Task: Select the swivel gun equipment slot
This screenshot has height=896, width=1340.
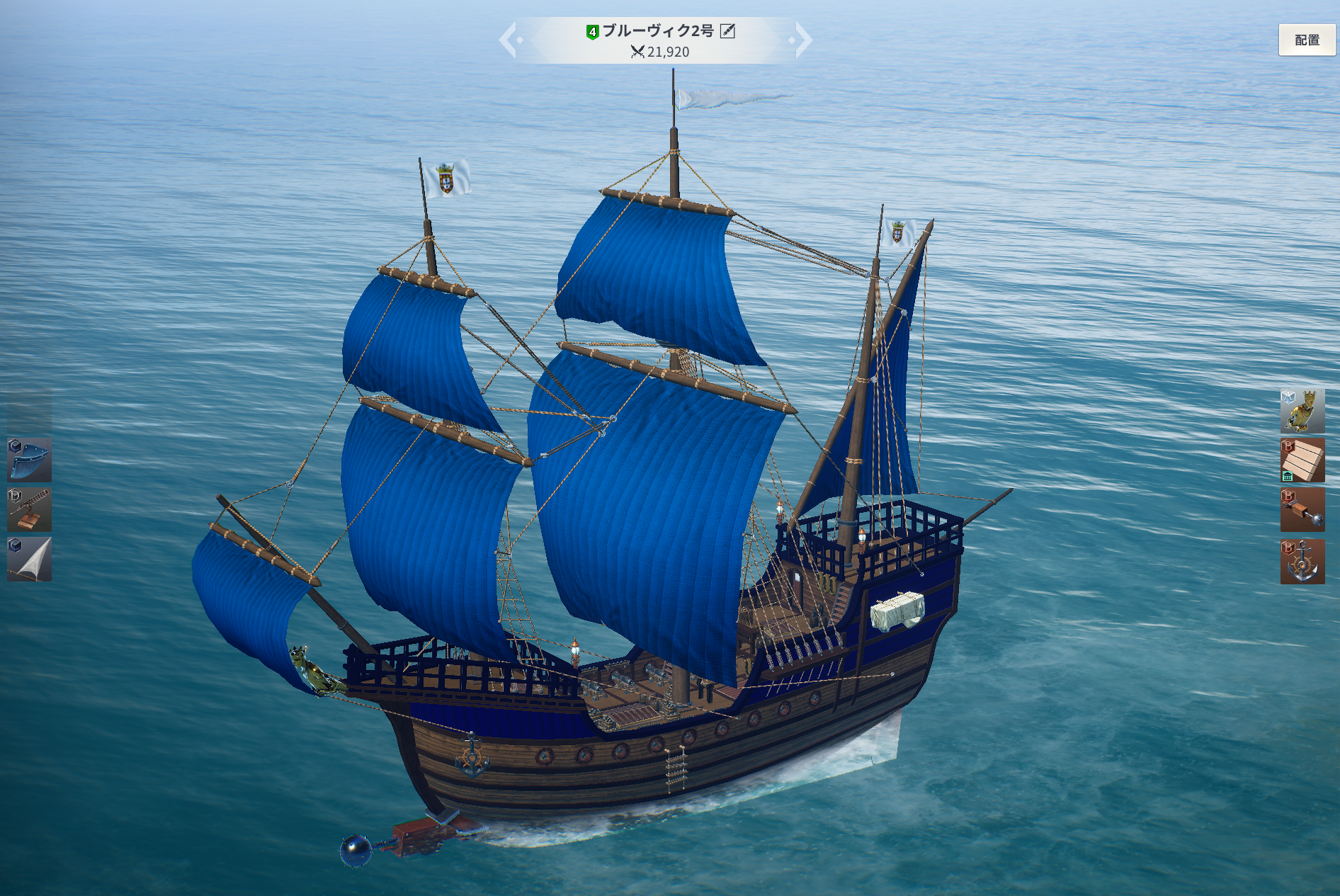Action: (30, 509)
